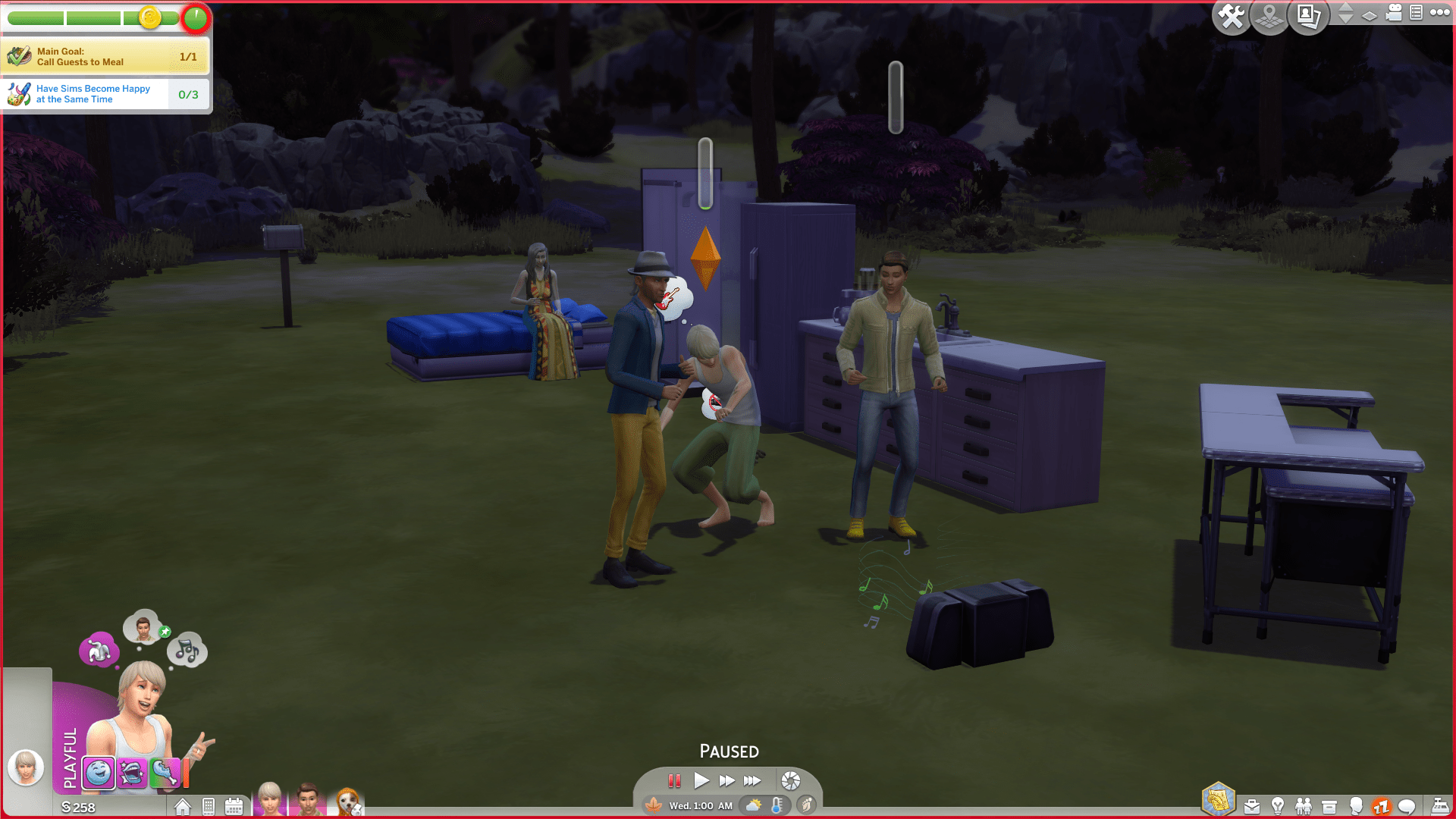Image resolution: width=1456 pixels, height=819 pixels.
Task: Select the chicken drumstick moodlet icon
Action: pos(164,773)
